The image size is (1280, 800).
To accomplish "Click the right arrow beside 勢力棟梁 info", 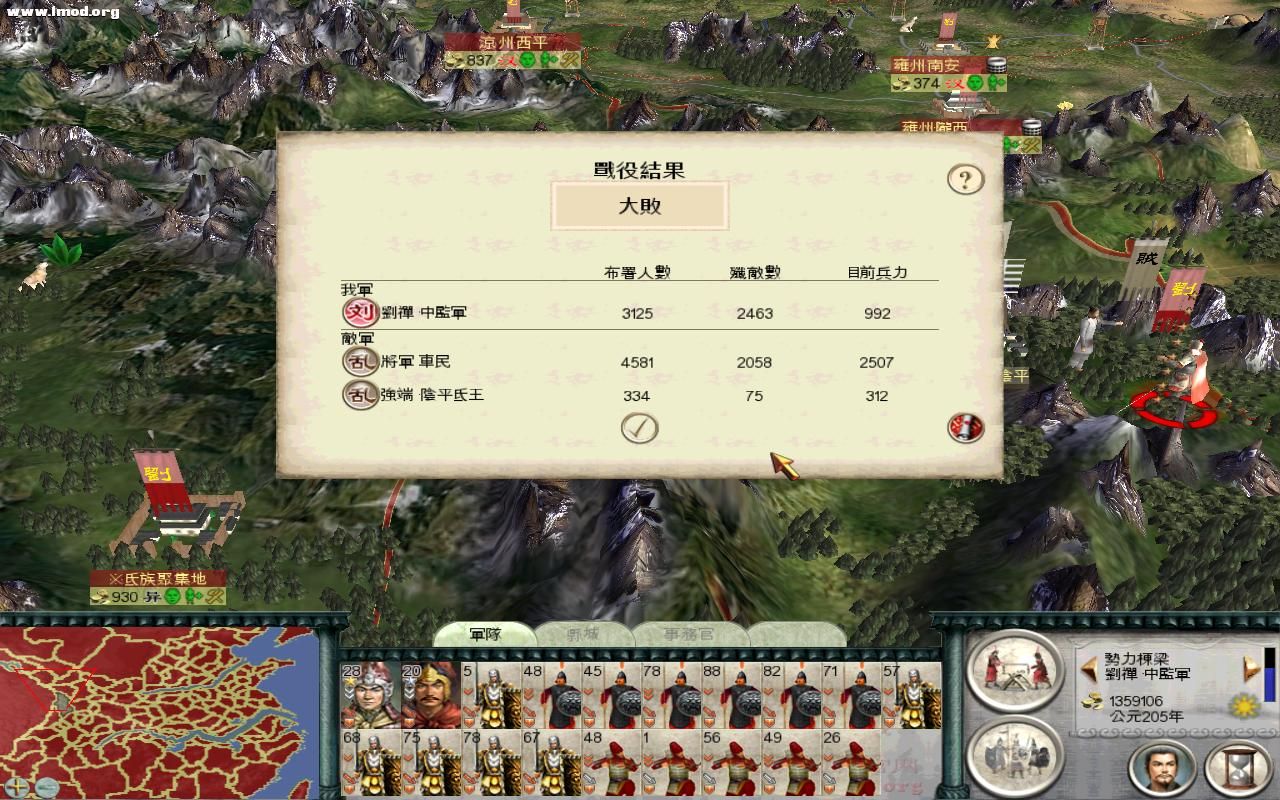I will pos(1251,667).
